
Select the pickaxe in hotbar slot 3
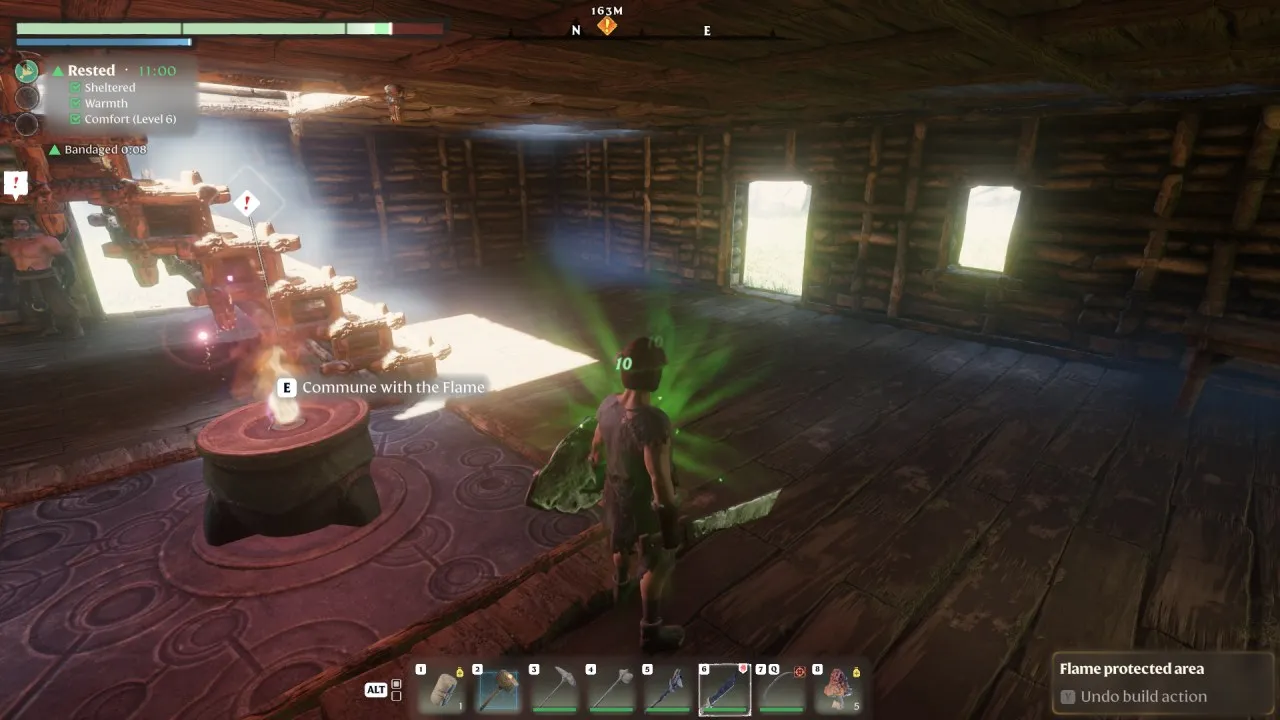[553, 689]
